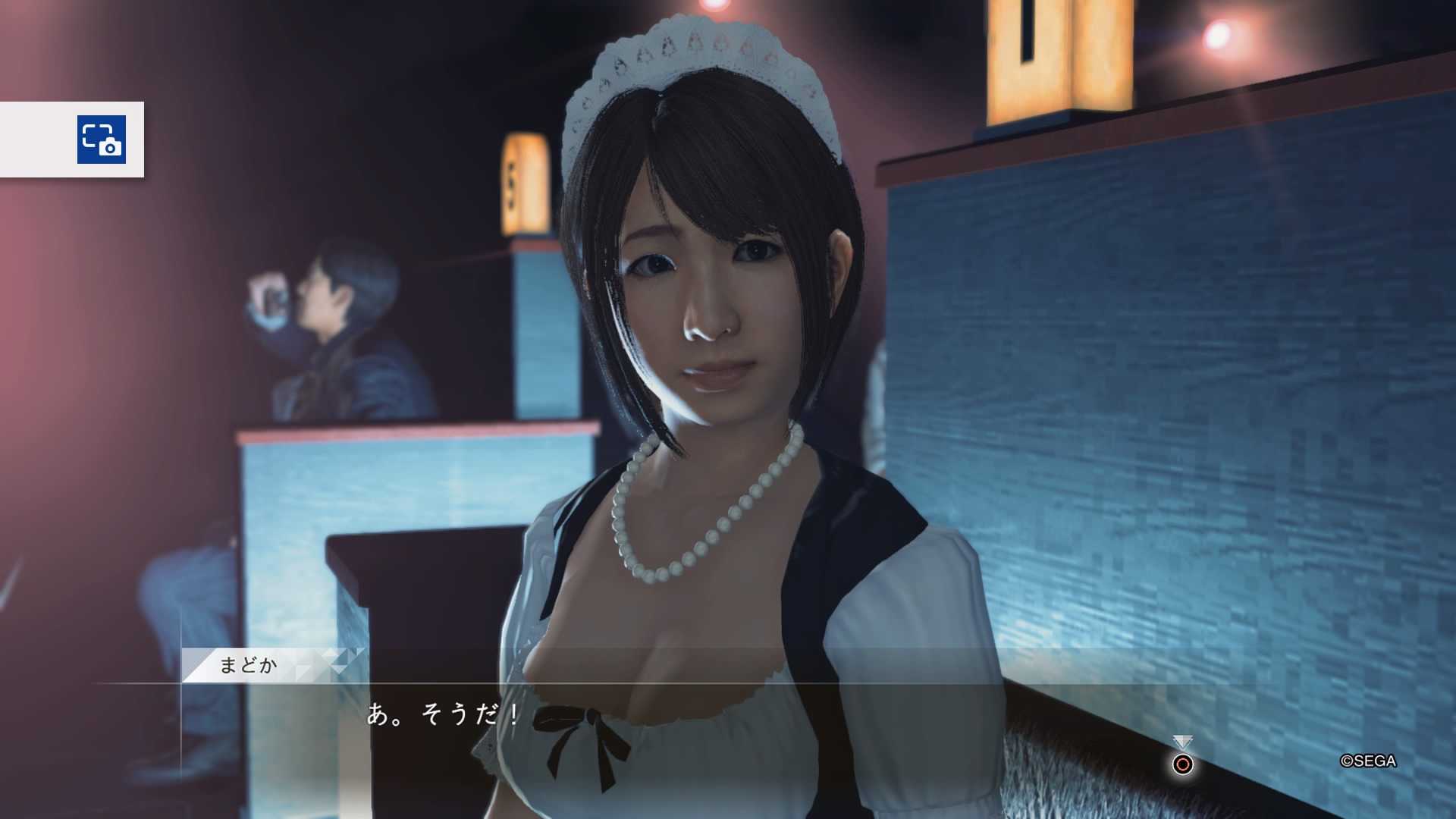Image resolution: width=1456 pixels, height=819 pixels.
Task: Click the screenshot capture notification icon
Action: 102,140
